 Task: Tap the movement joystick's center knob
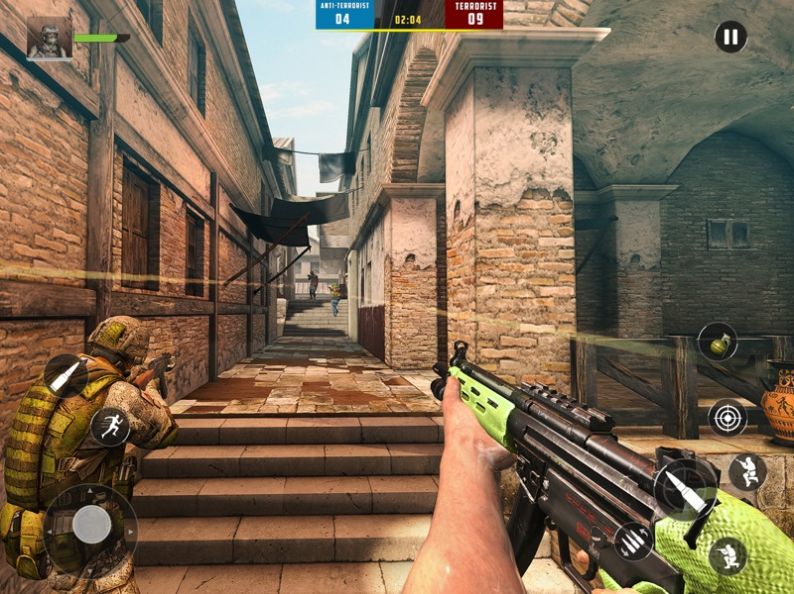click(x=91, y=524)
